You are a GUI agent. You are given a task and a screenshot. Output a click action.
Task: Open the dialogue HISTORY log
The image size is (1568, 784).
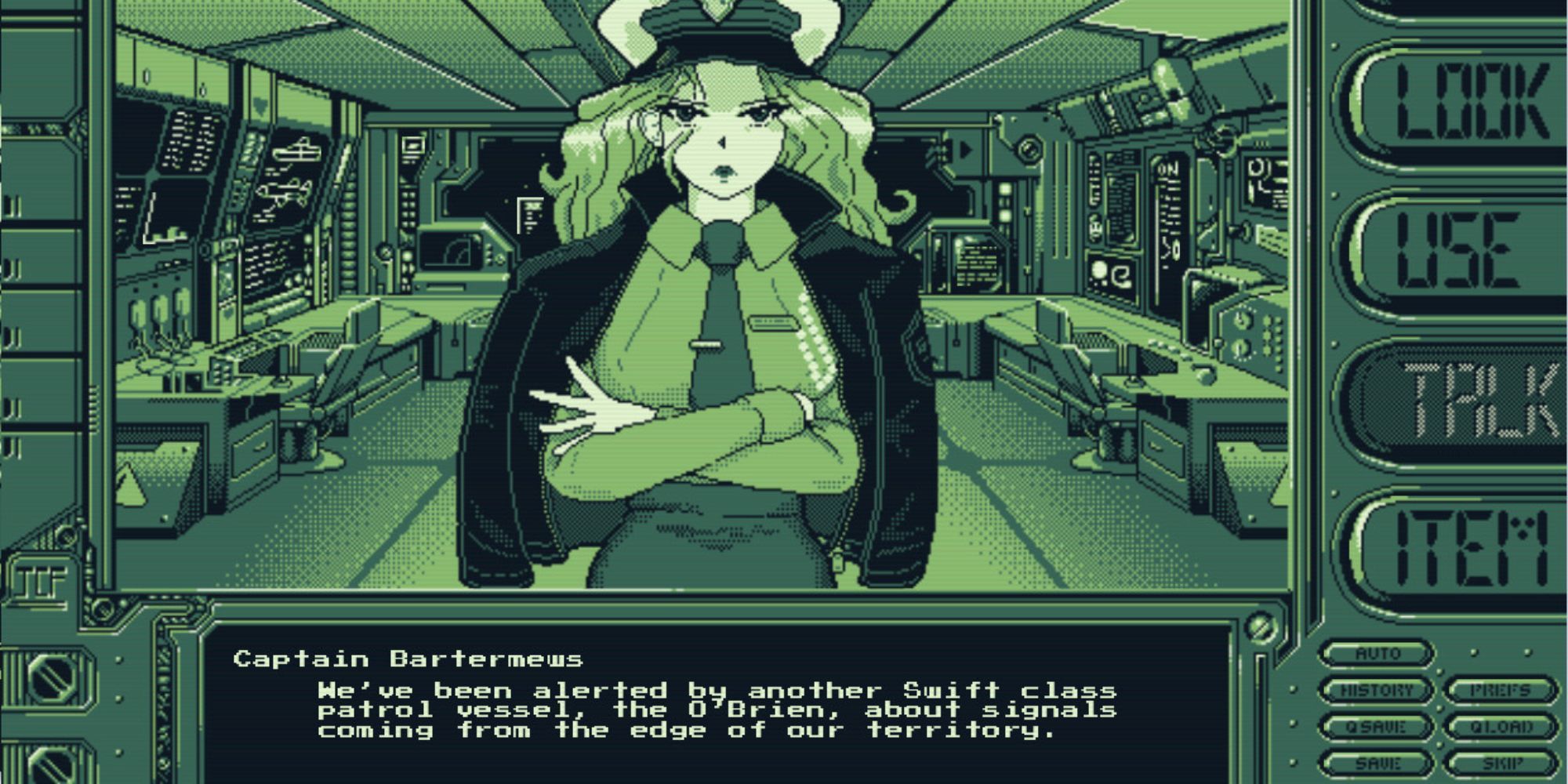click(1377, 690)
